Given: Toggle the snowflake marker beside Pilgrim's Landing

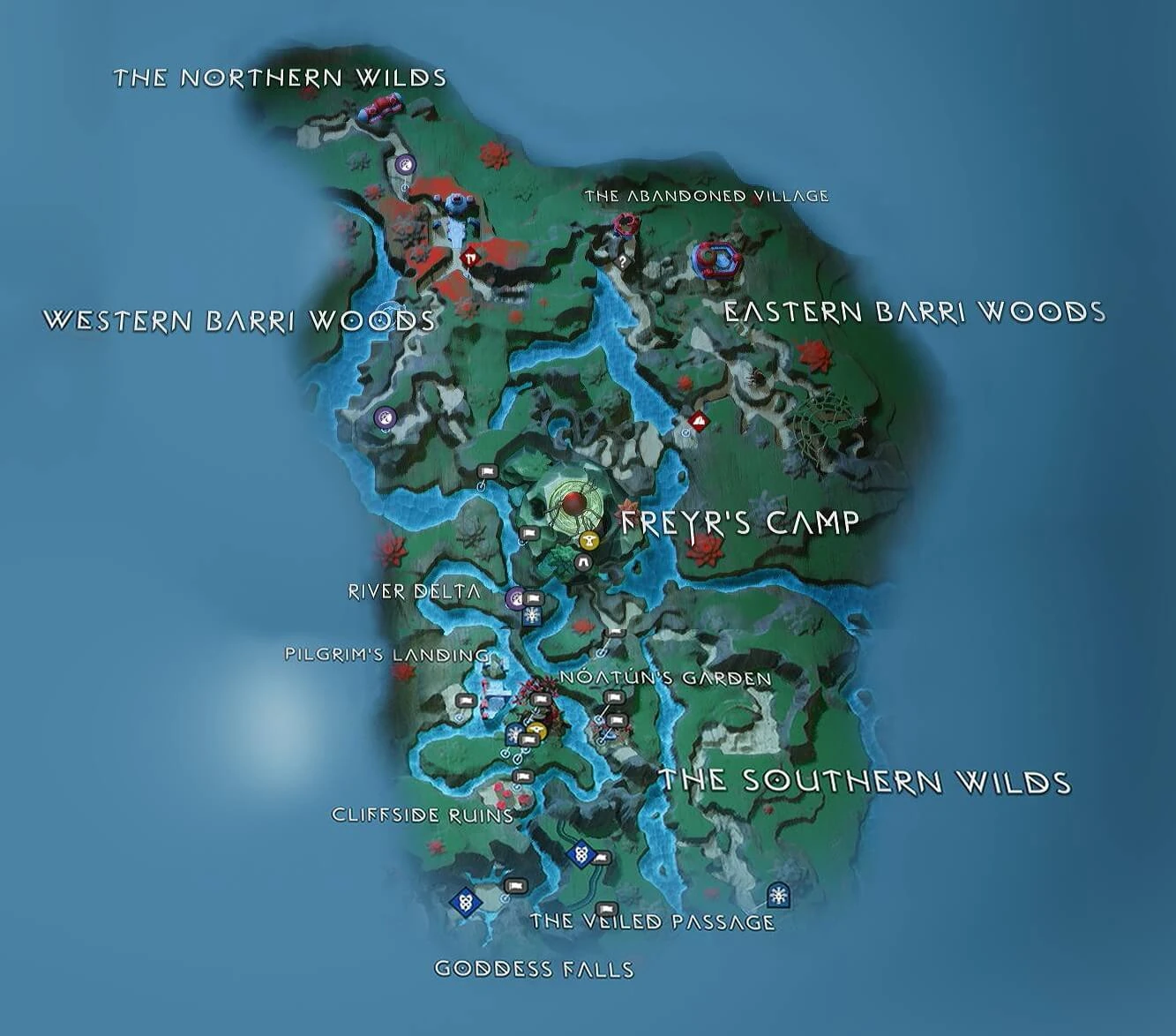Looking at the screenshot, I should pos(514,733).
